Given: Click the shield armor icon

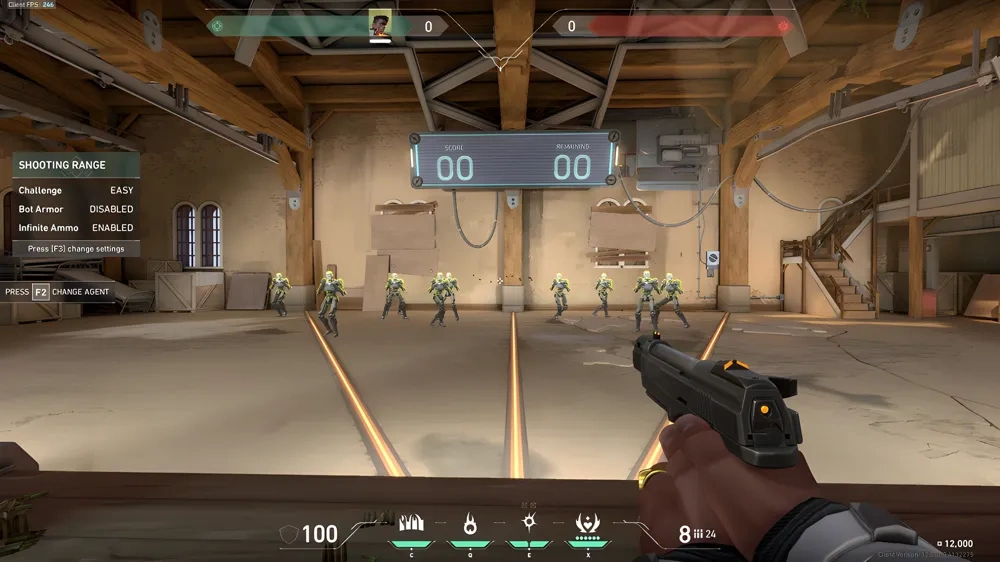Looking at the screenshot, I should coord(288,535).
